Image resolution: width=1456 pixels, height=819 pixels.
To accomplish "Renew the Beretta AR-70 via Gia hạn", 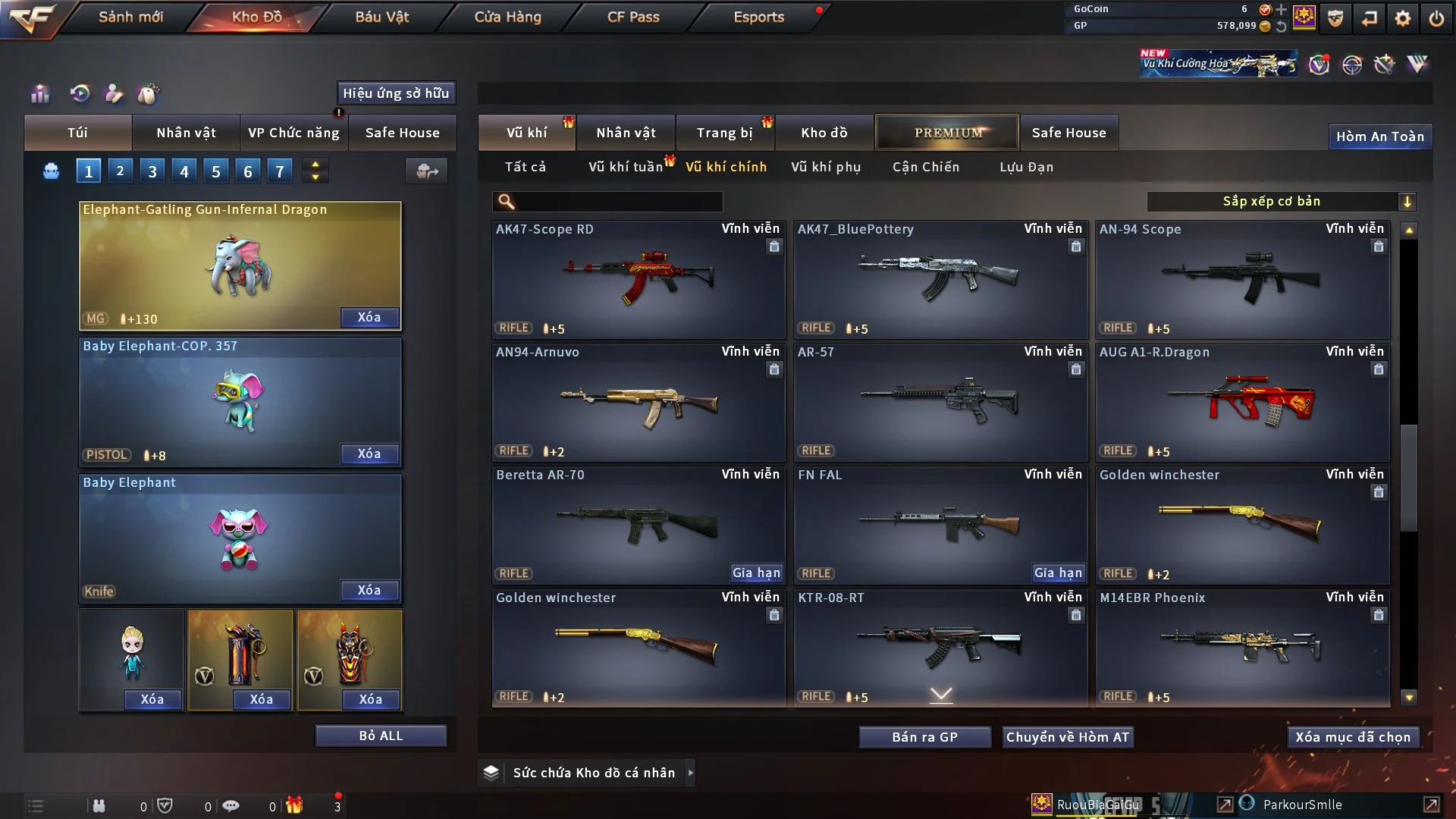I will [x=756, y=573].
